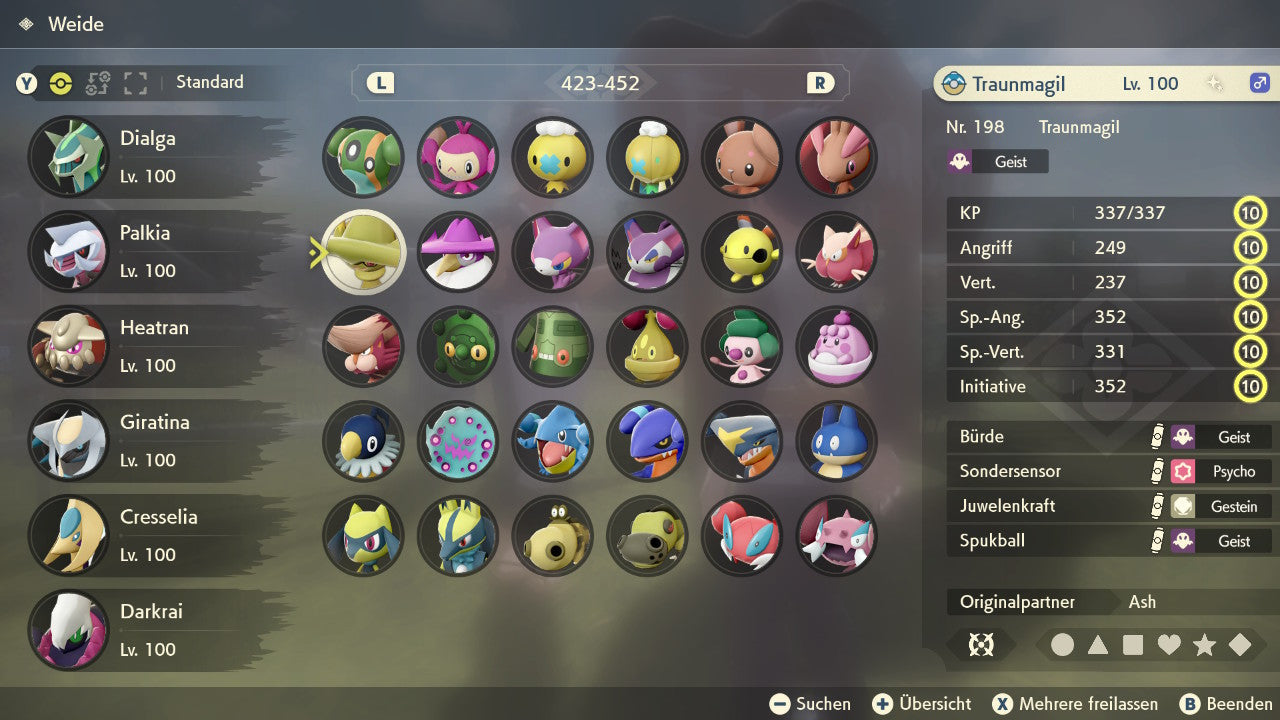
Task: Toggle the heart marking symbol
Action: click(x=1169, y=645)
